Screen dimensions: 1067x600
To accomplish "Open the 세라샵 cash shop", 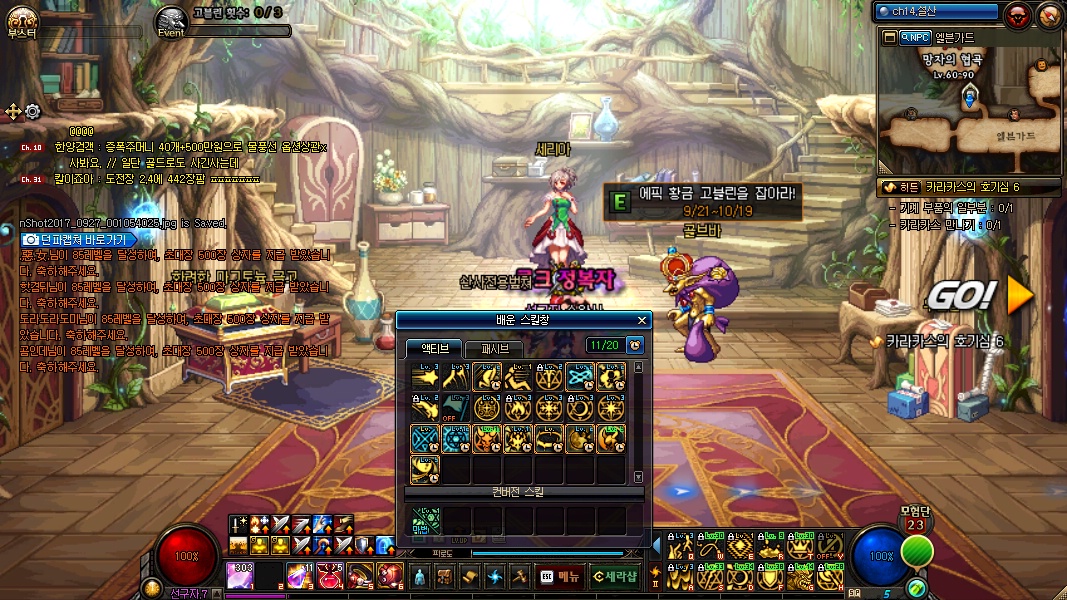I will click(615, 576).
